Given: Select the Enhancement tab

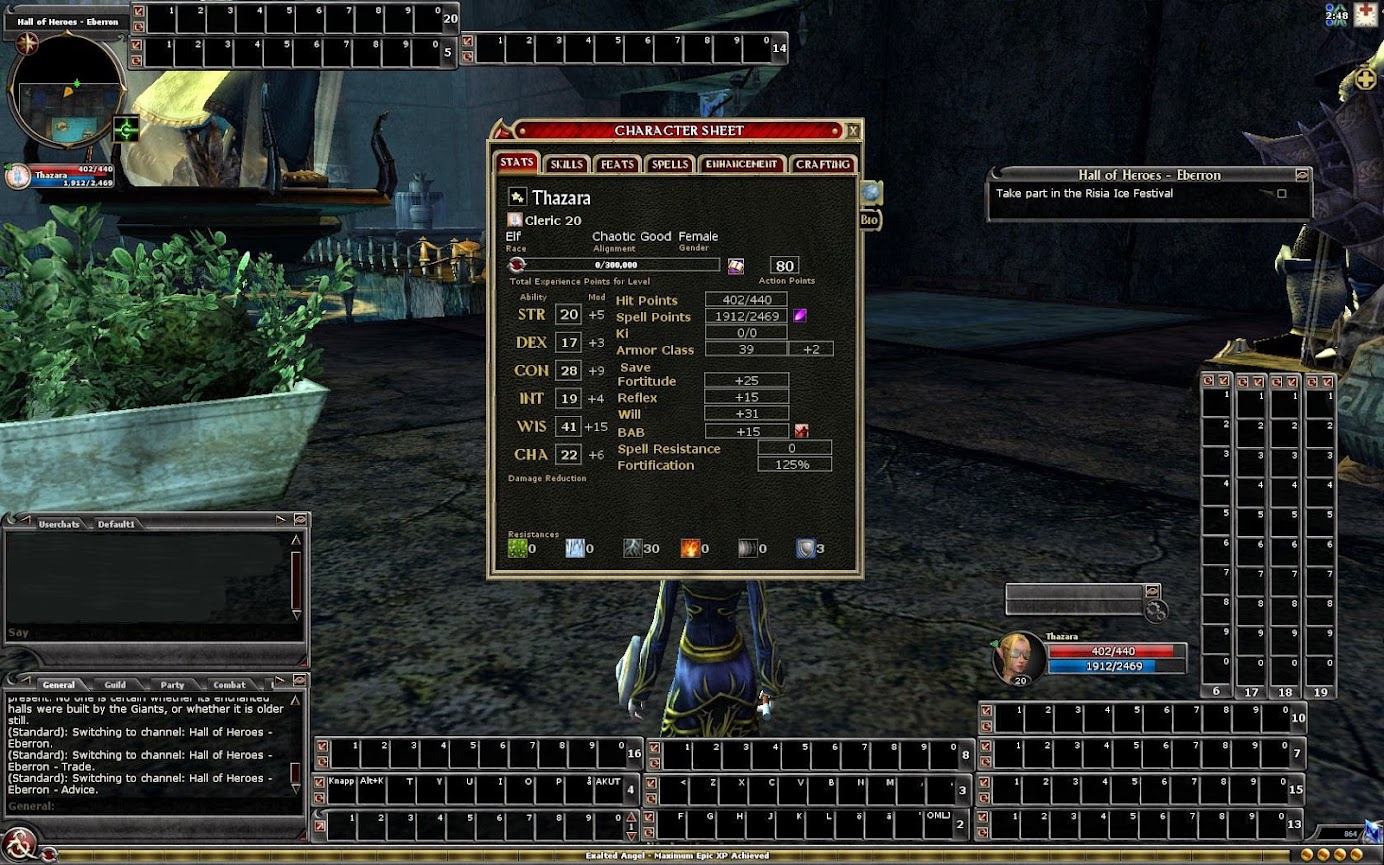Looking at the screenshot, I should 741,164.
